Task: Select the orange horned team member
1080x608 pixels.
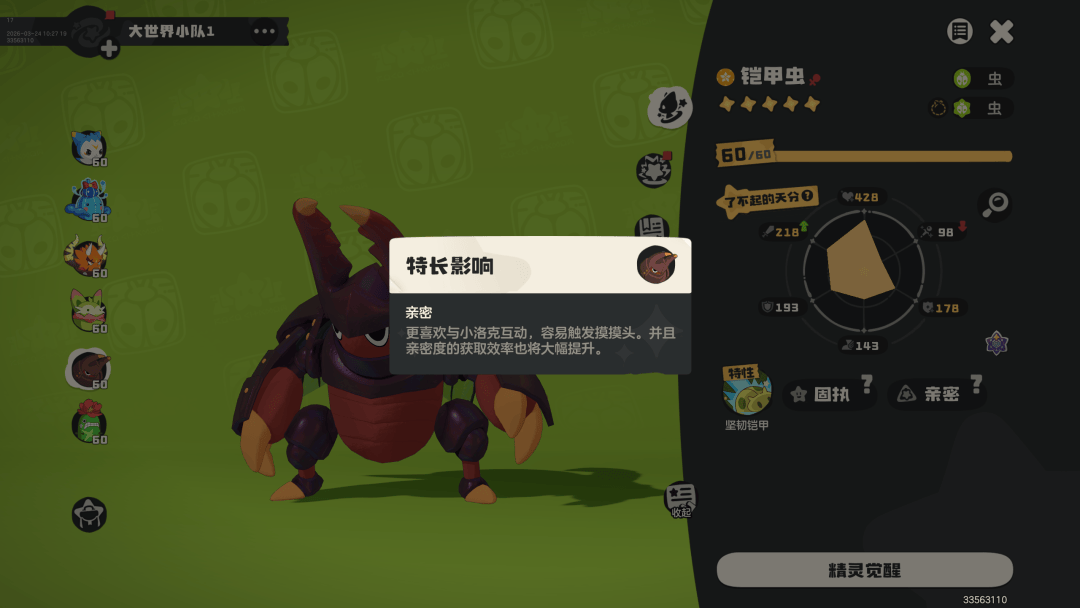Action: click(87, 257)
